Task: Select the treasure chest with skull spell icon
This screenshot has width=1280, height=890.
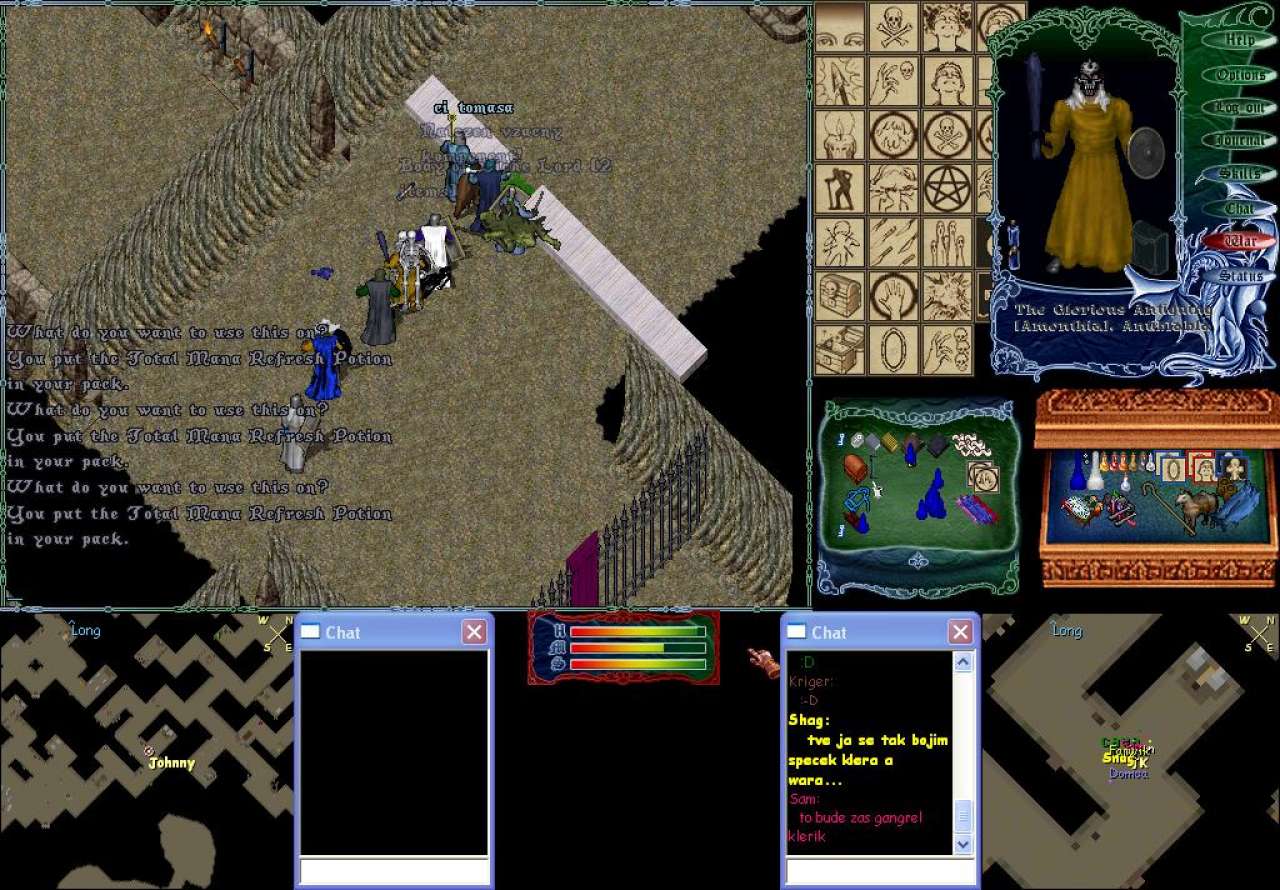Action: click(x=840, y=296)
